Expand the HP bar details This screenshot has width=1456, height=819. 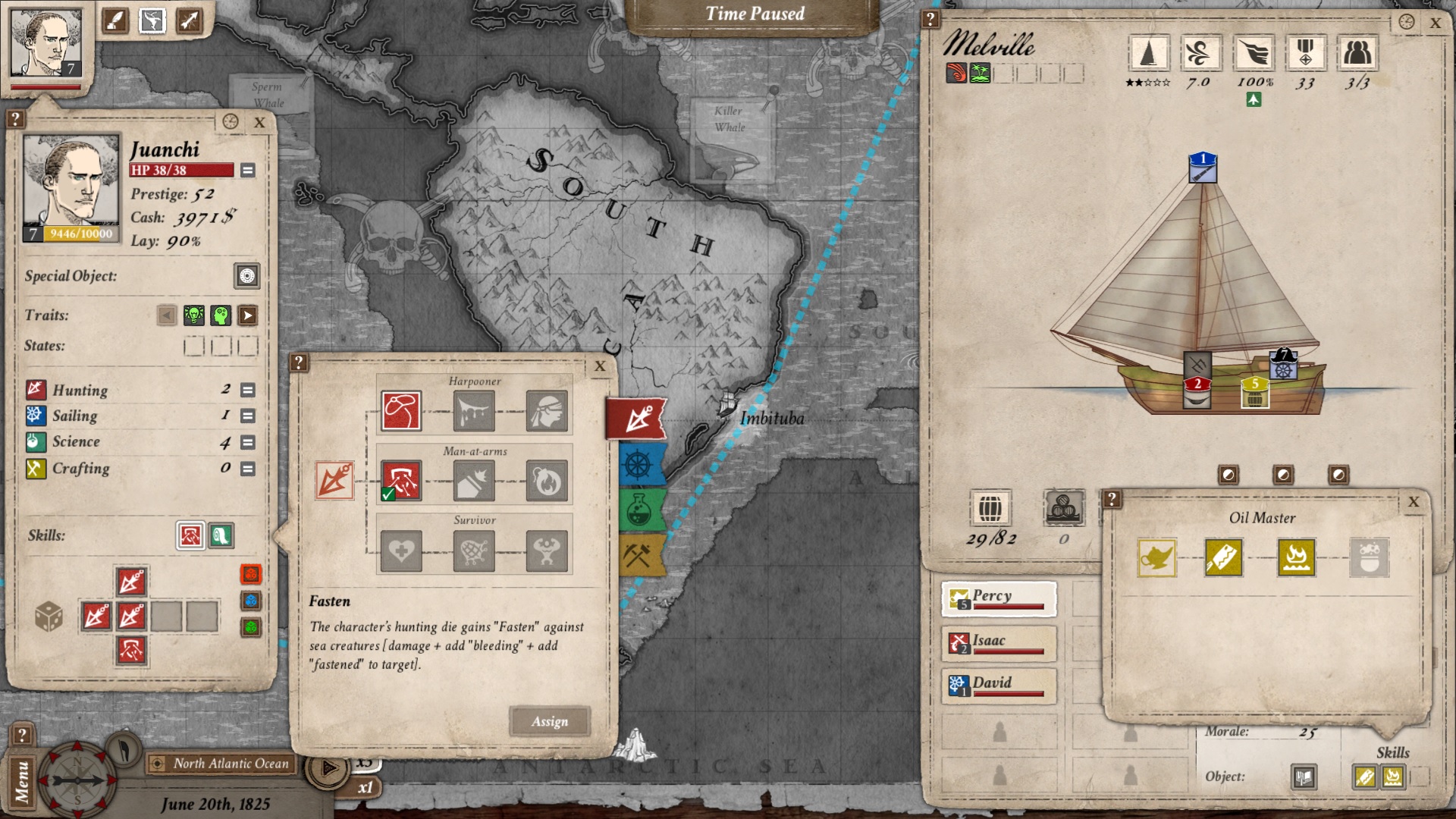click(x=247, y=170)
